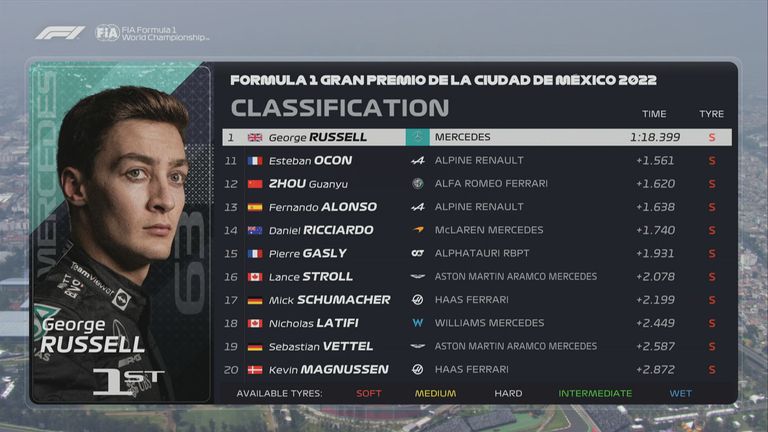Click the F1 logo
The width and height of the screenshot is (768, 432).
point(60,33)
